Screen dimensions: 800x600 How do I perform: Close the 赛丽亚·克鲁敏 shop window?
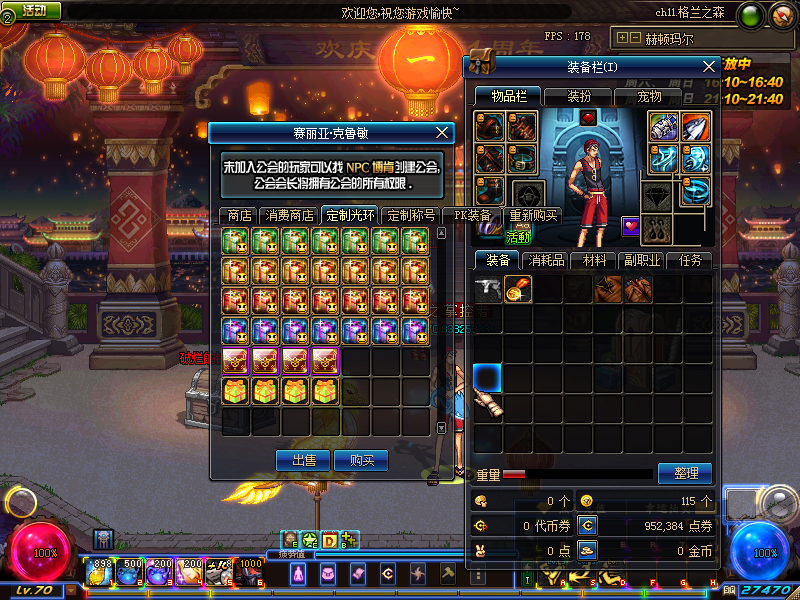pos(444,132)
